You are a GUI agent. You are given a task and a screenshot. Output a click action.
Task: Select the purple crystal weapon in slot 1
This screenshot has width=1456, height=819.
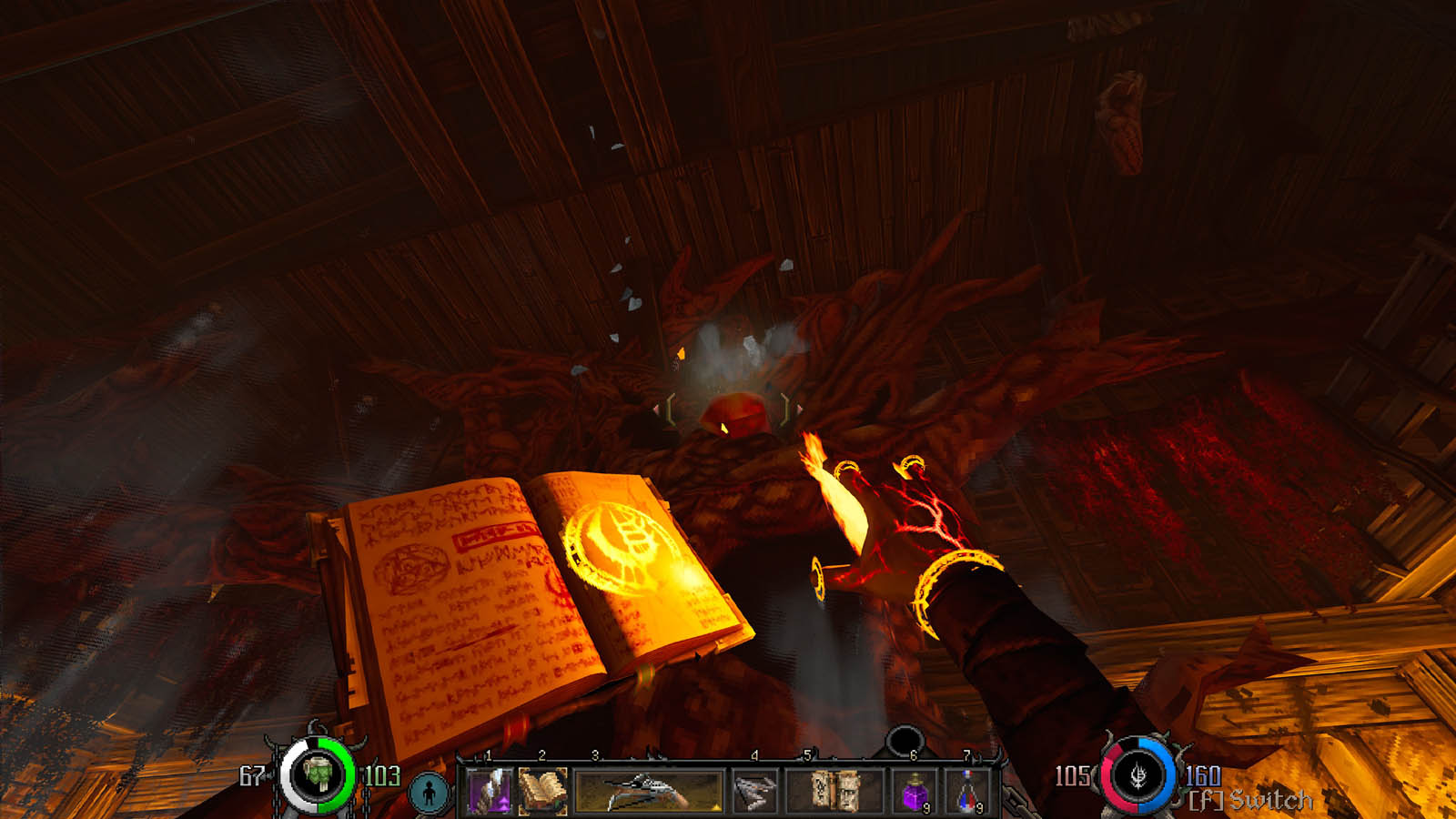[490, 790]
